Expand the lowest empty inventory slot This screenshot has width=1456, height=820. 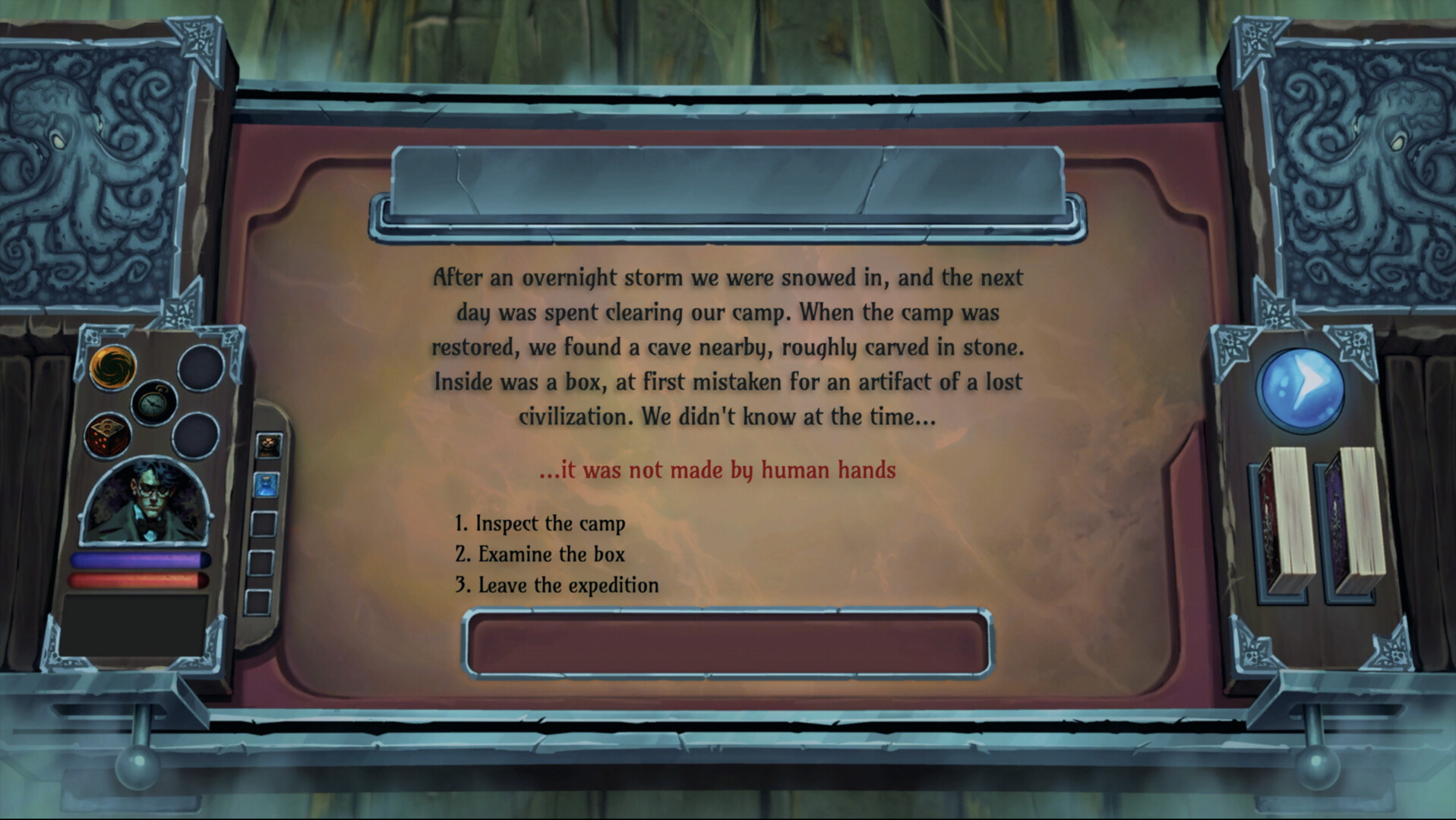pos(261,602)
